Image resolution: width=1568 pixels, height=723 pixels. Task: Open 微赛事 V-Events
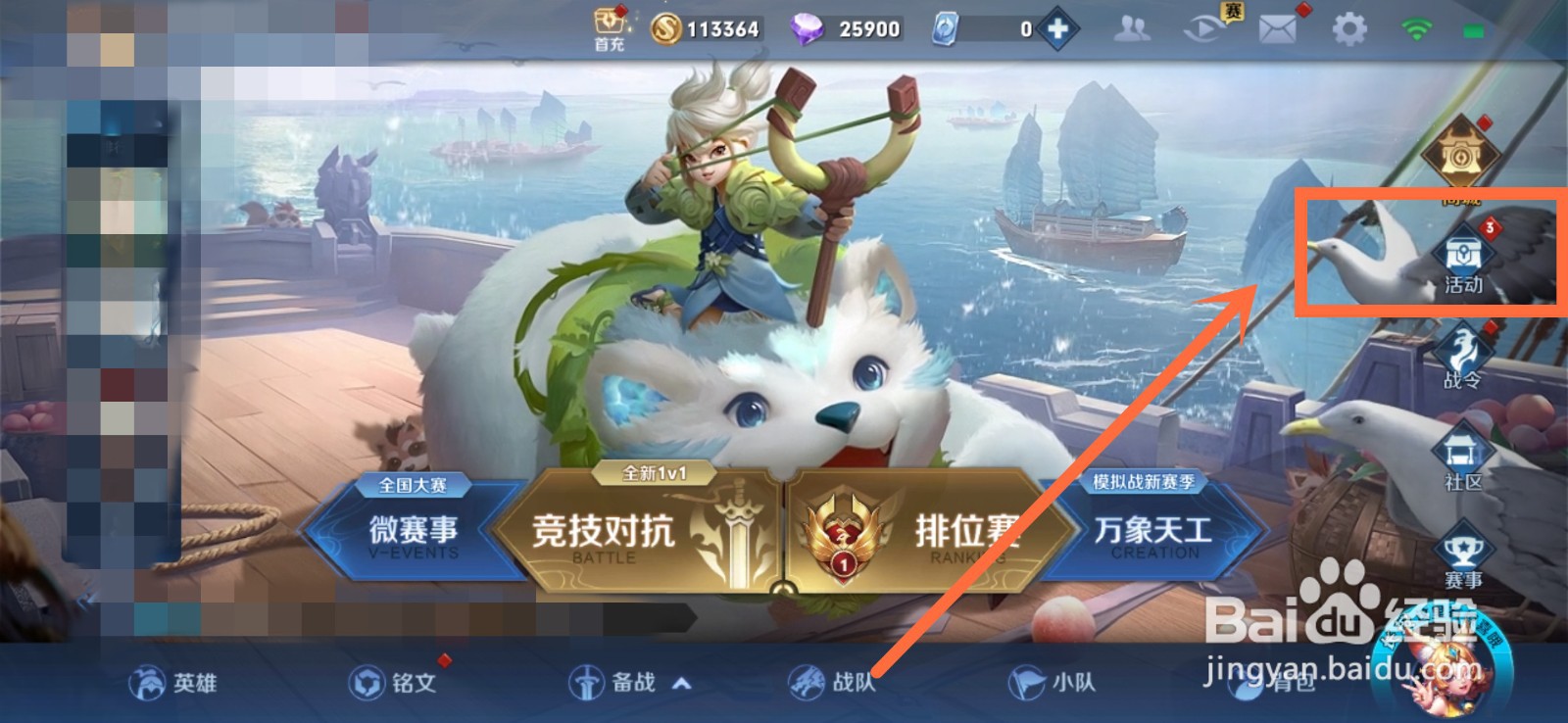pyautogui.click(x=416, y=534)
